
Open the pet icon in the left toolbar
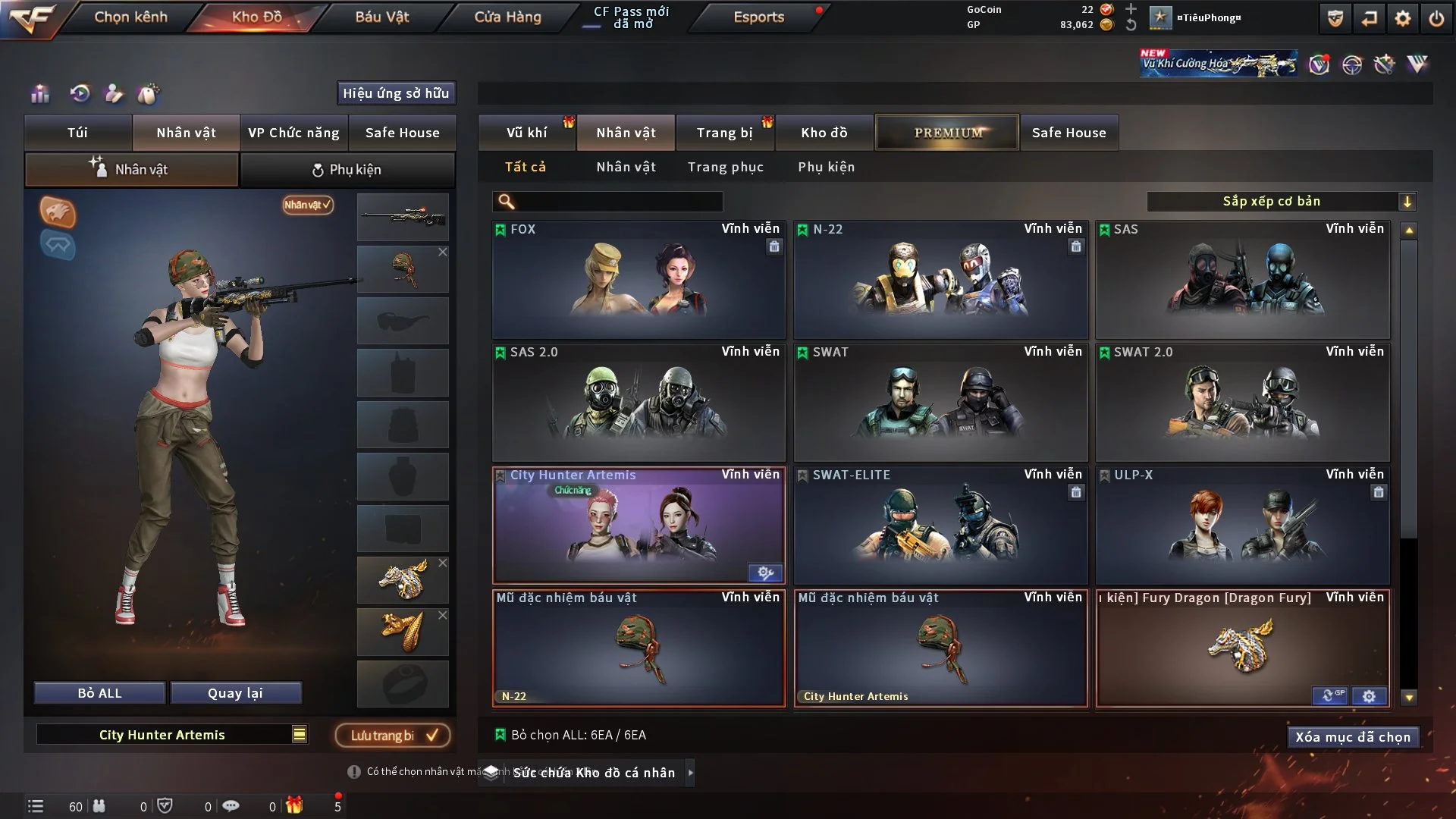tap(149, 93)
